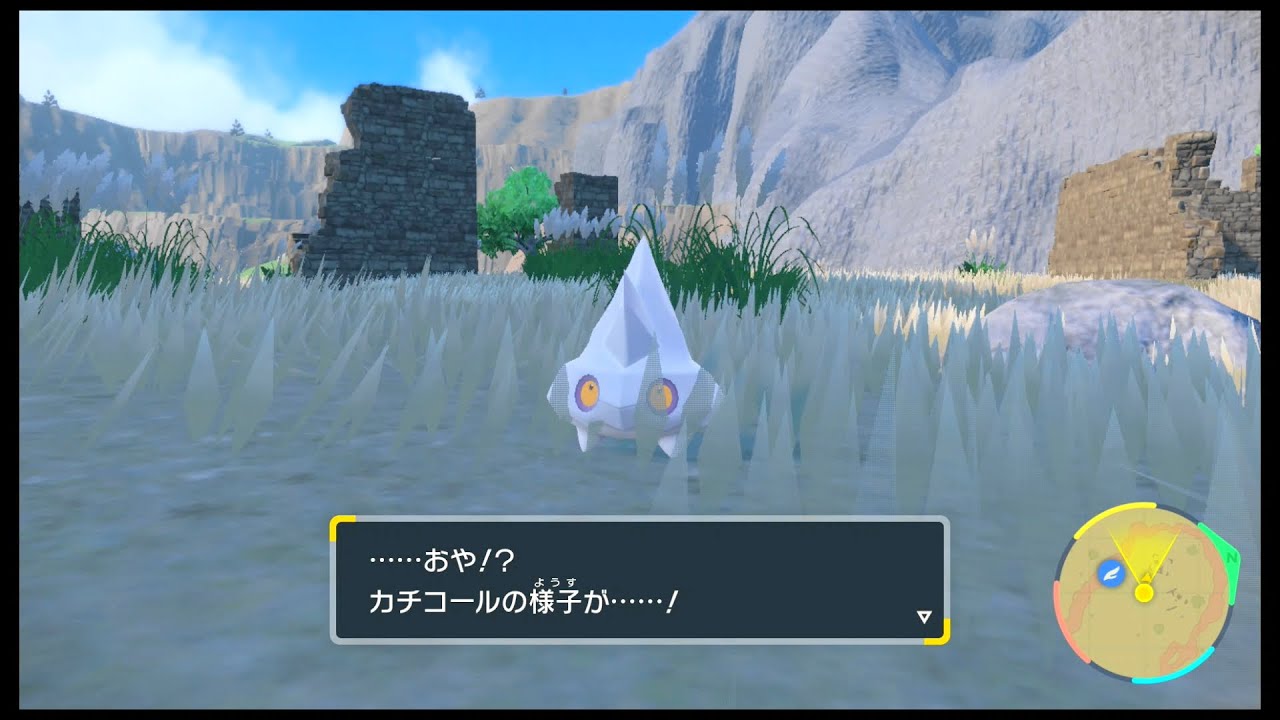Click the blue feather icon on the minimap
Image resolution: width=1280 pixels, height=720 pixels.
pos(1111,572)
